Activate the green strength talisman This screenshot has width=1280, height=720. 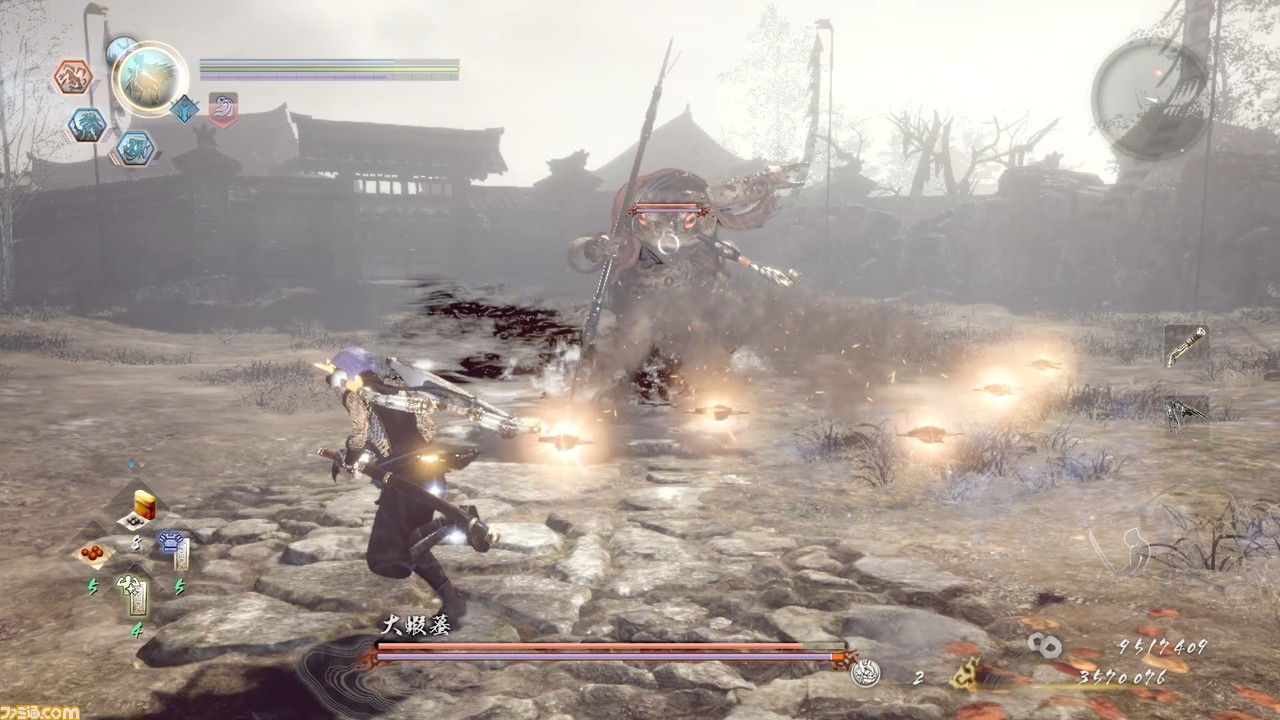coord(134,592)
